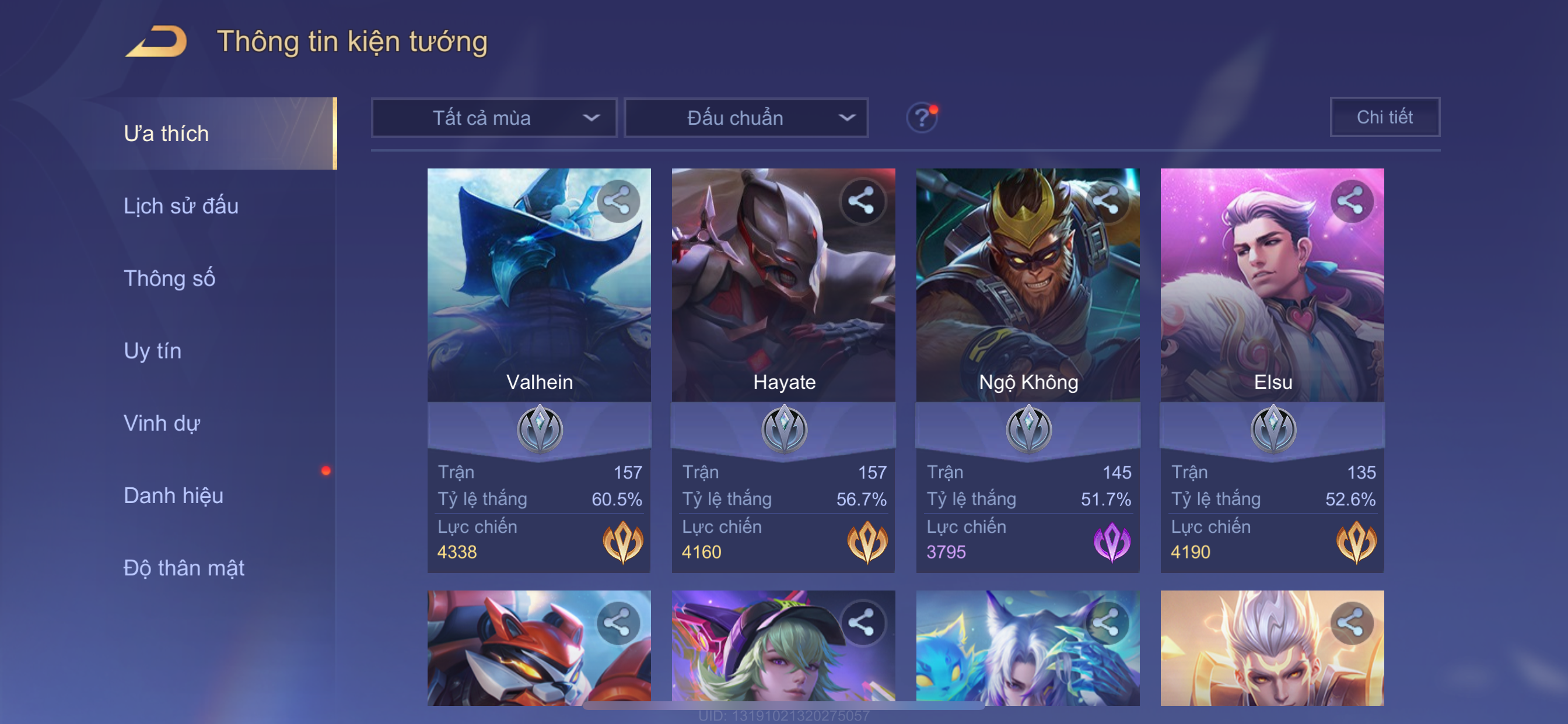Expand the Tất cả mùa season dropdown
The height and width of the screenshot is (724, 1568).
pyautogui.click(x=494, y=118)
